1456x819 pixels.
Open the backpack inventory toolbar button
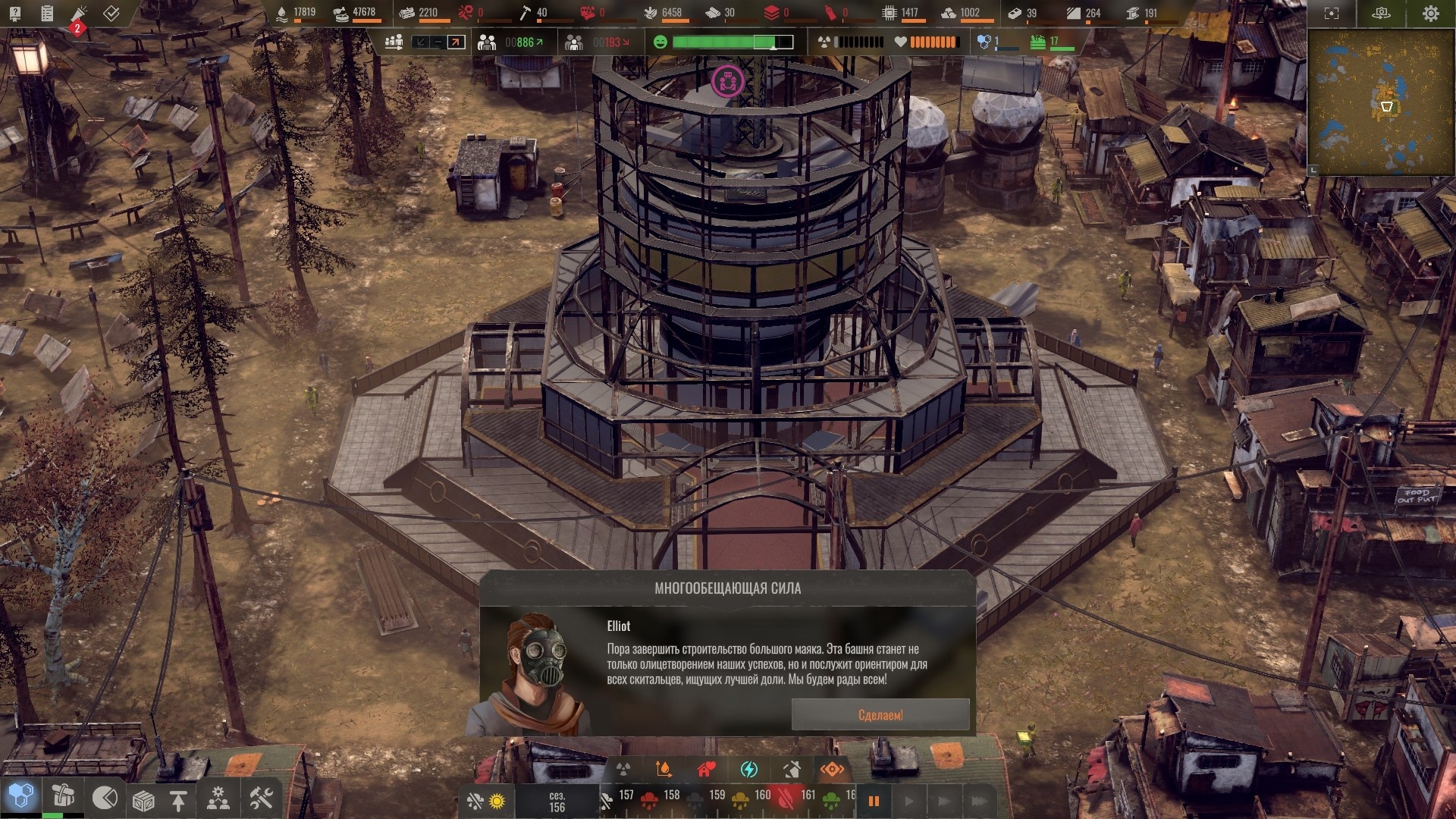click(63, 796)
